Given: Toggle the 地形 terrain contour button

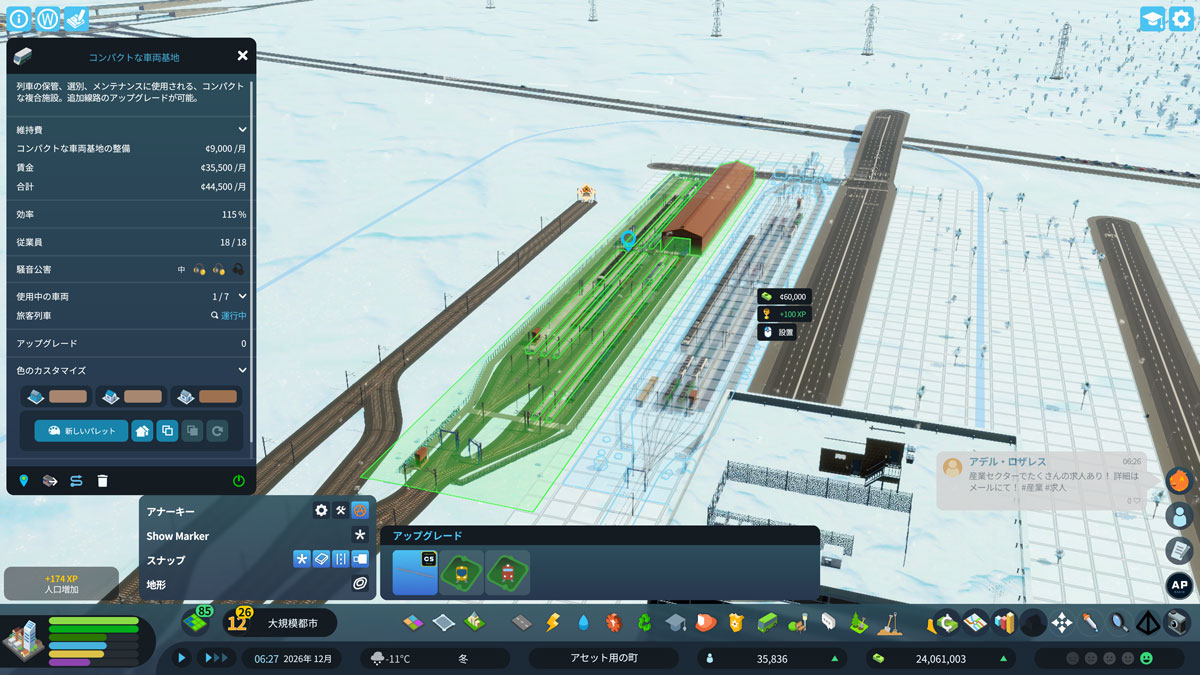Looking at the screenshot, I should [x=360, y=583].
